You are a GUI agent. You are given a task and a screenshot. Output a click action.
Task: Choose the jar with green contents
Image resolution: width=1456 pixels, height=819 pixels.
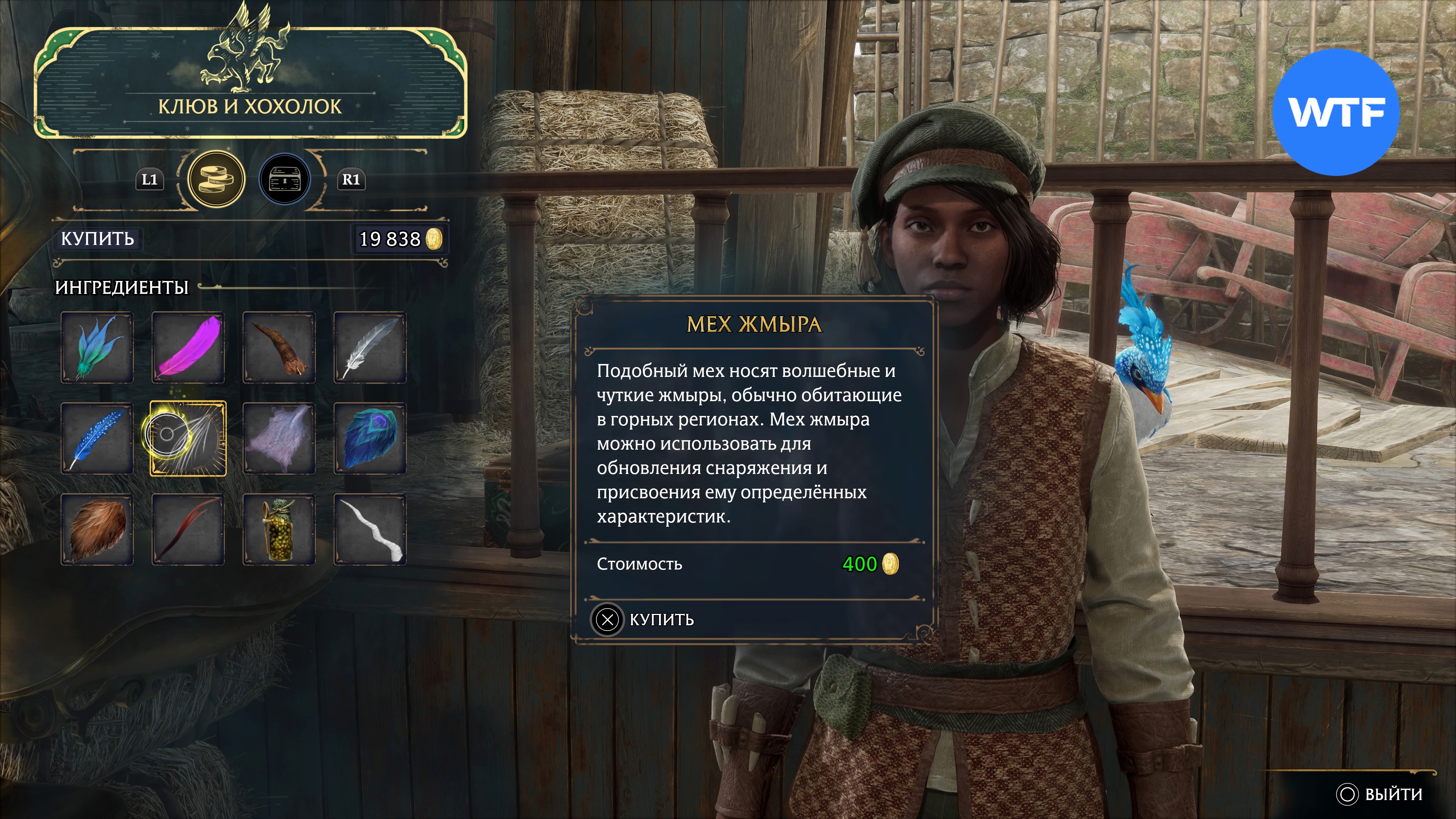(279, 530)
